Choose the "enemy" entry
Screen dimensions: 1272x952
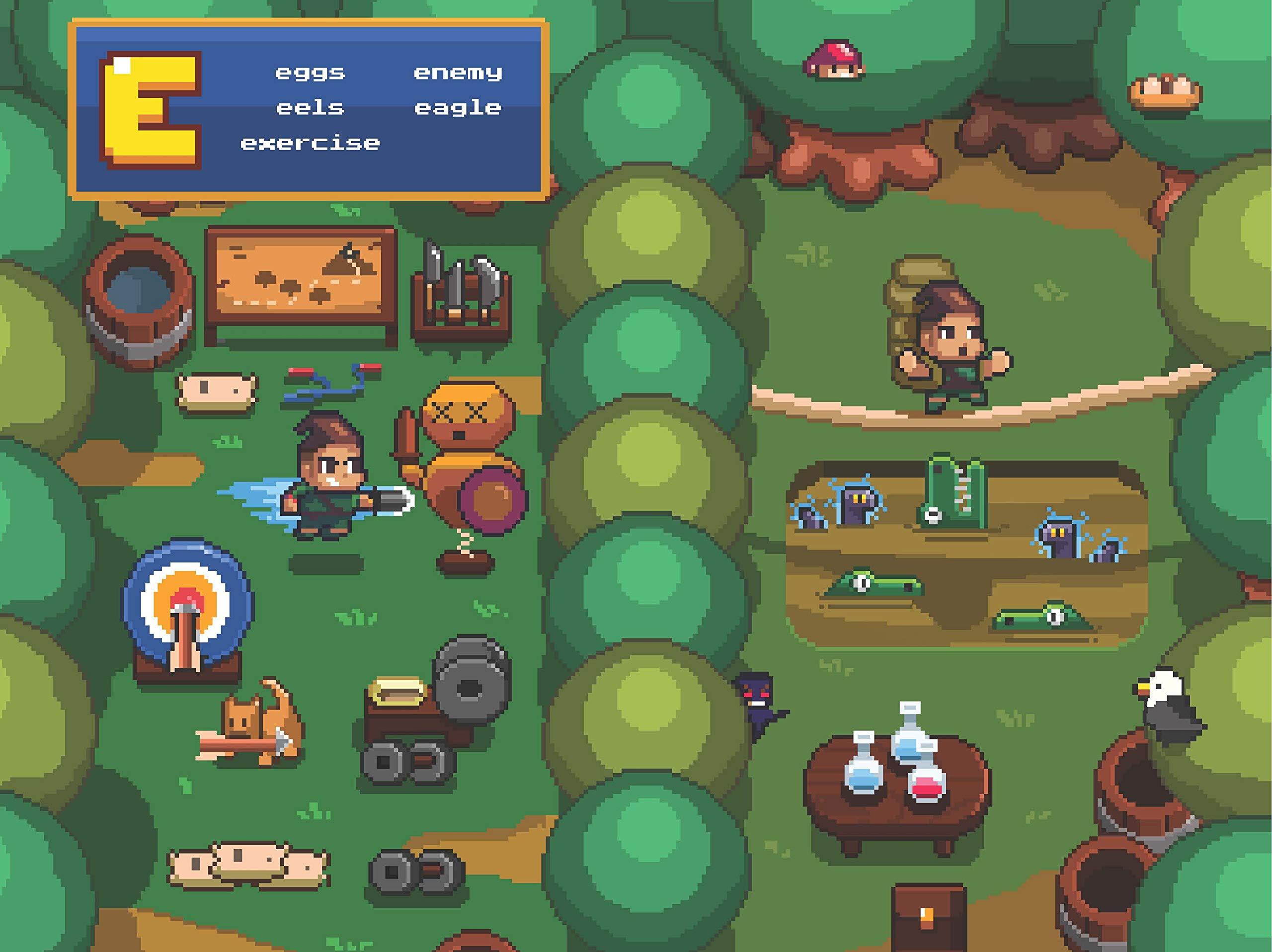tap(458, 73)
